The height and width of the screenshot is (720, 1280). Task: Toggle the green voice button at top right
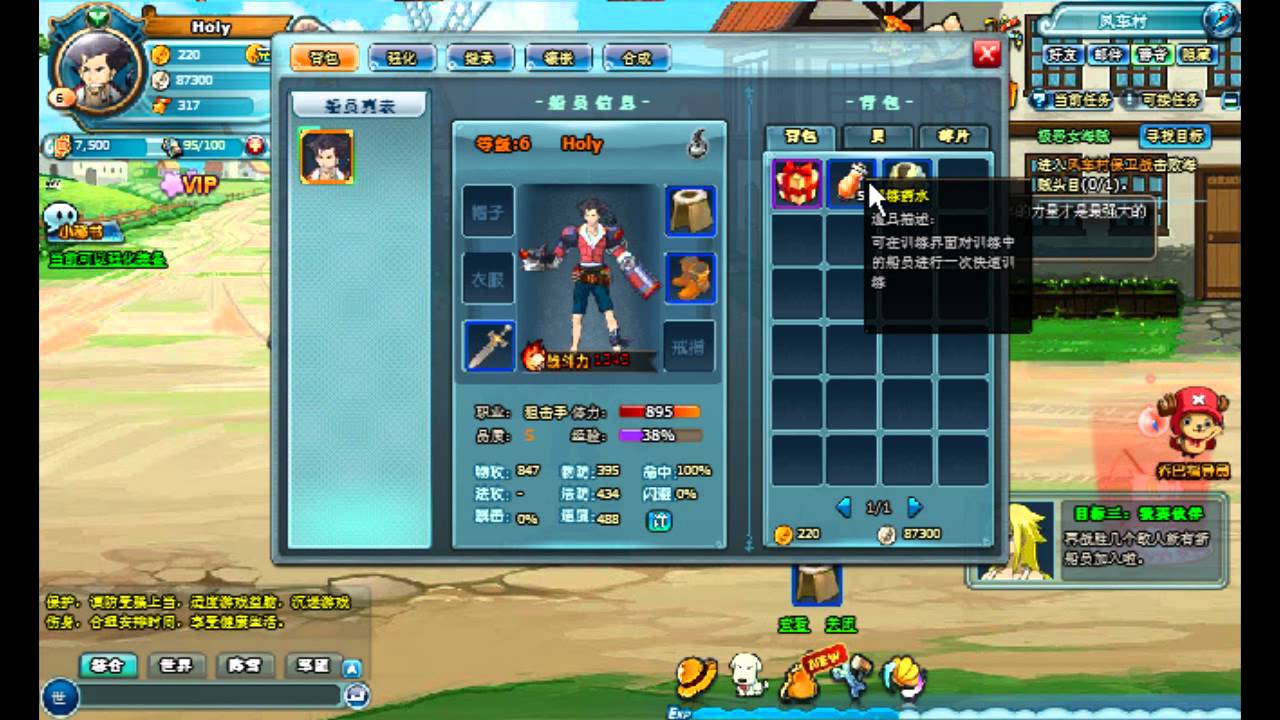pyautogui.click(x=1152, y=57)
